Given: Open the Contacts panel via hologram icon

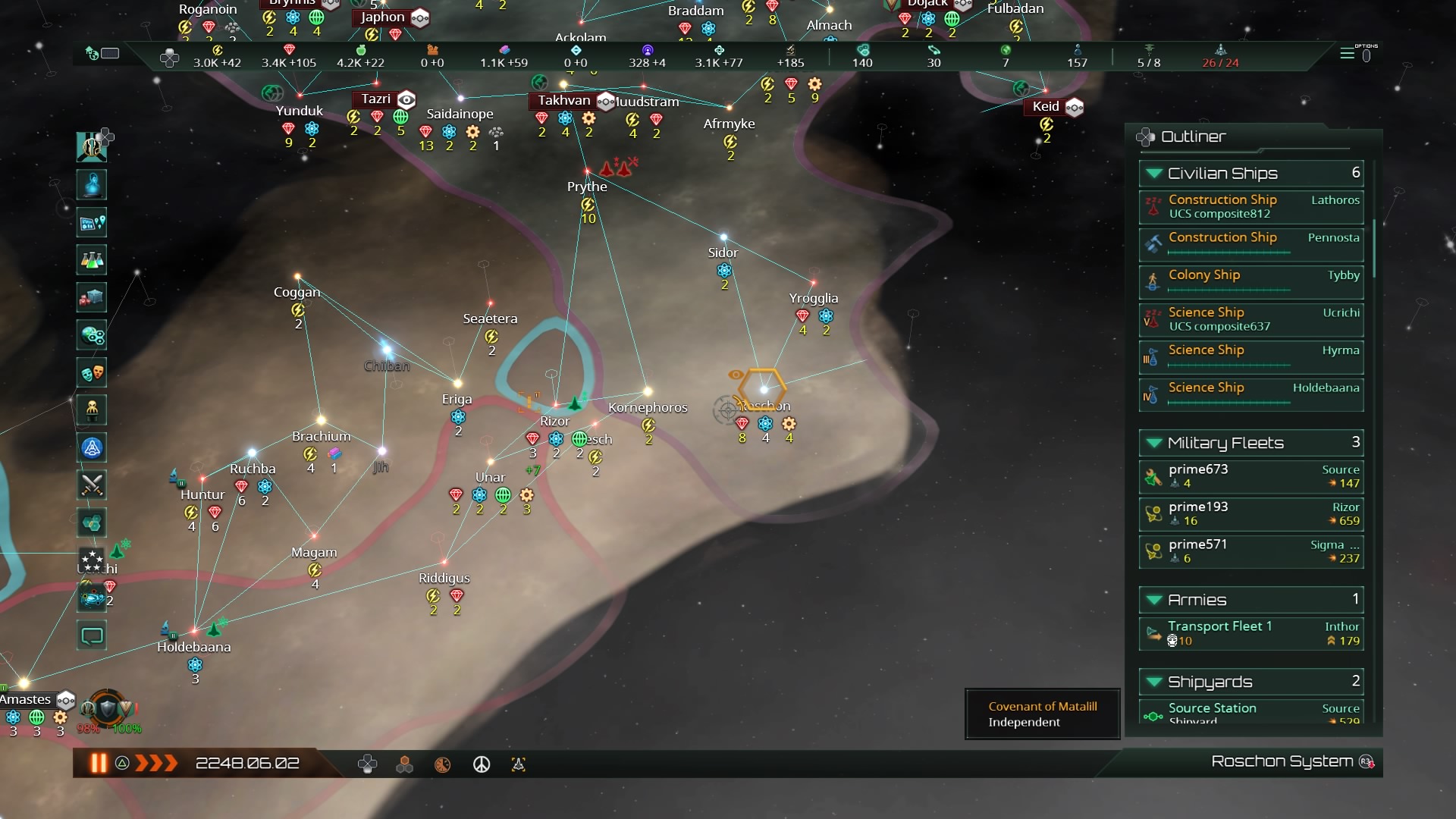Looking at the screenshot, I should (x=91, y=184).
